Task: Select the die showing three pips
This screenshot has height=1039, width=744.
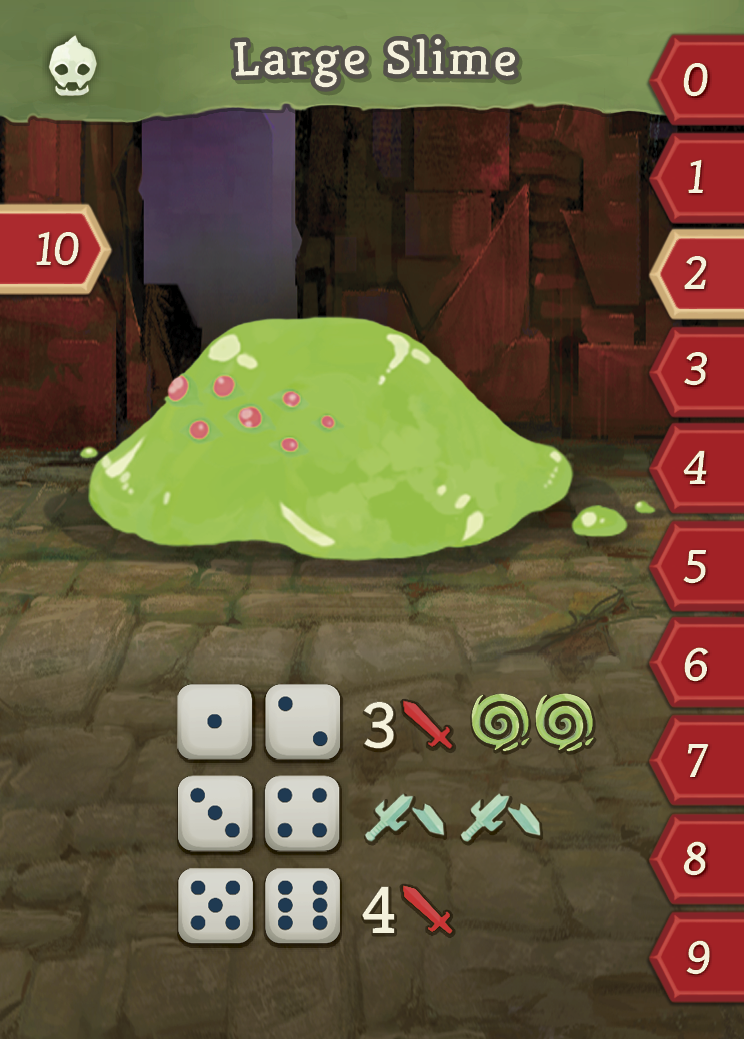Action: pyautogui.click(x=214, y=813)
